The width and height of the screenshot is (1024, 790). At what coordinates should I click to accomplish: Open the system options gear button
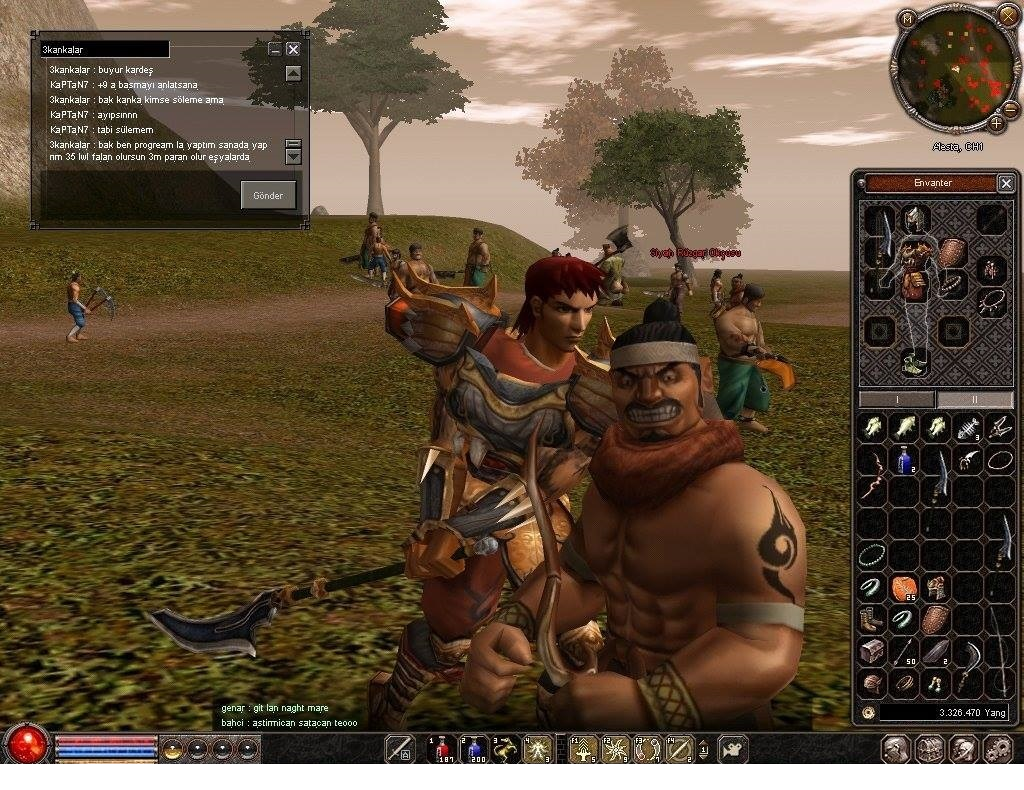click(998, 749)
